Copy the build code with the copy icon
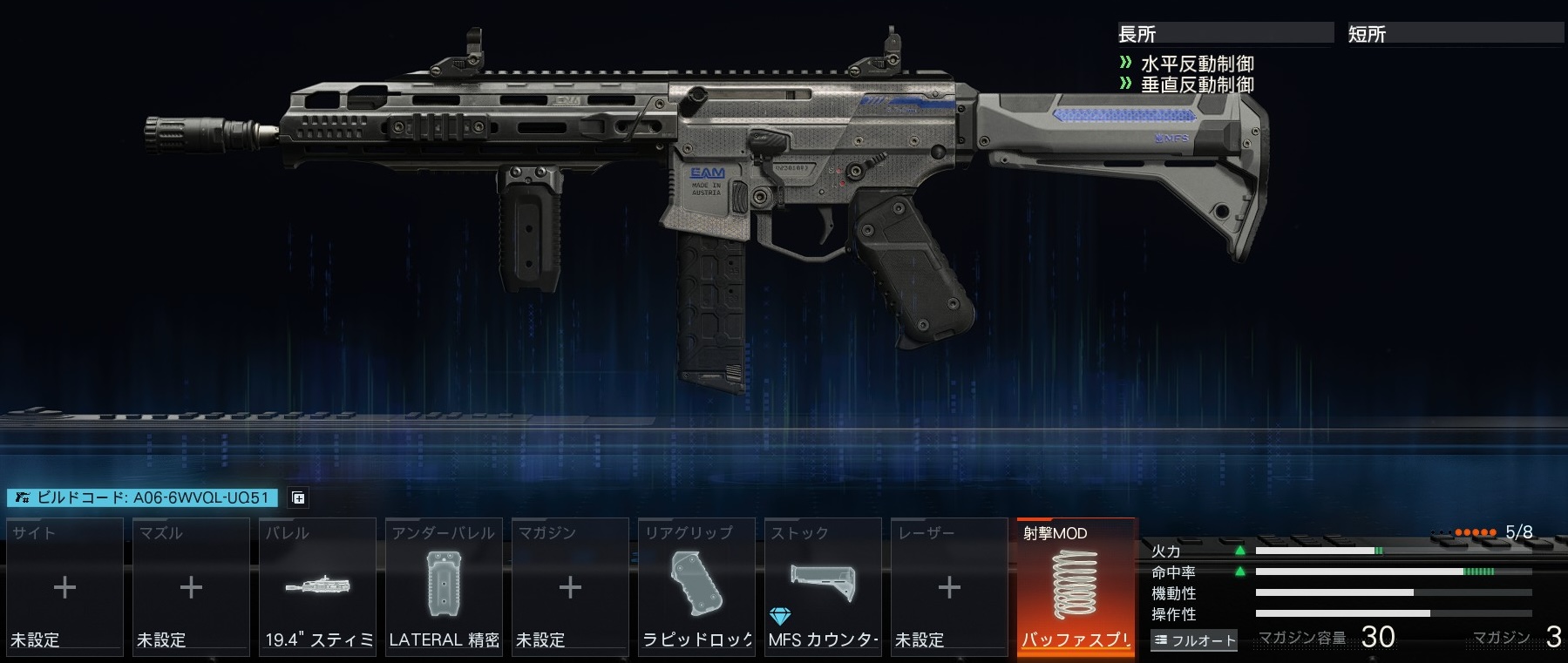 [298, 498]
